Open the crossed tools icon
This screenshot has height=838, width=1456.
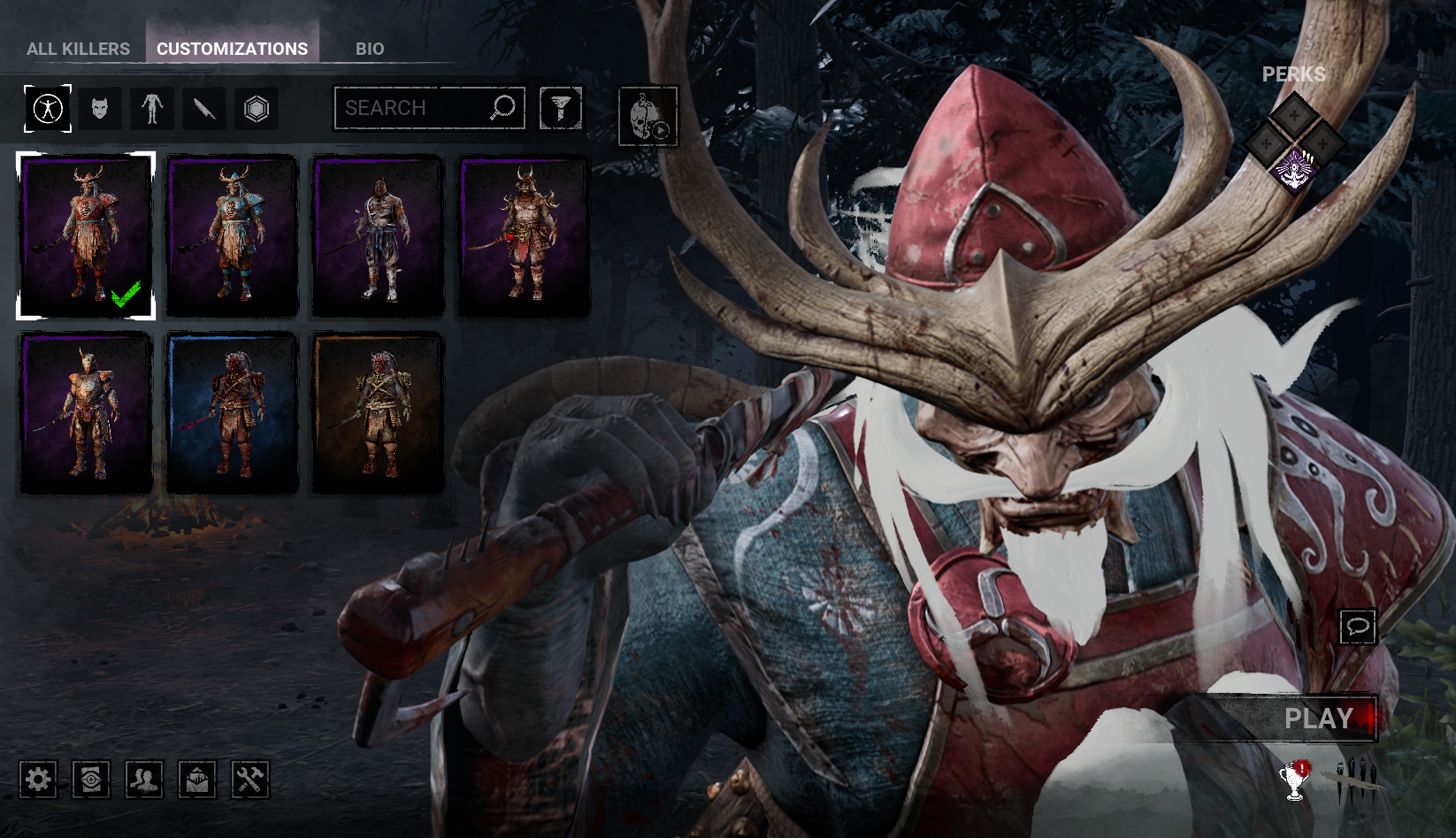250,780
